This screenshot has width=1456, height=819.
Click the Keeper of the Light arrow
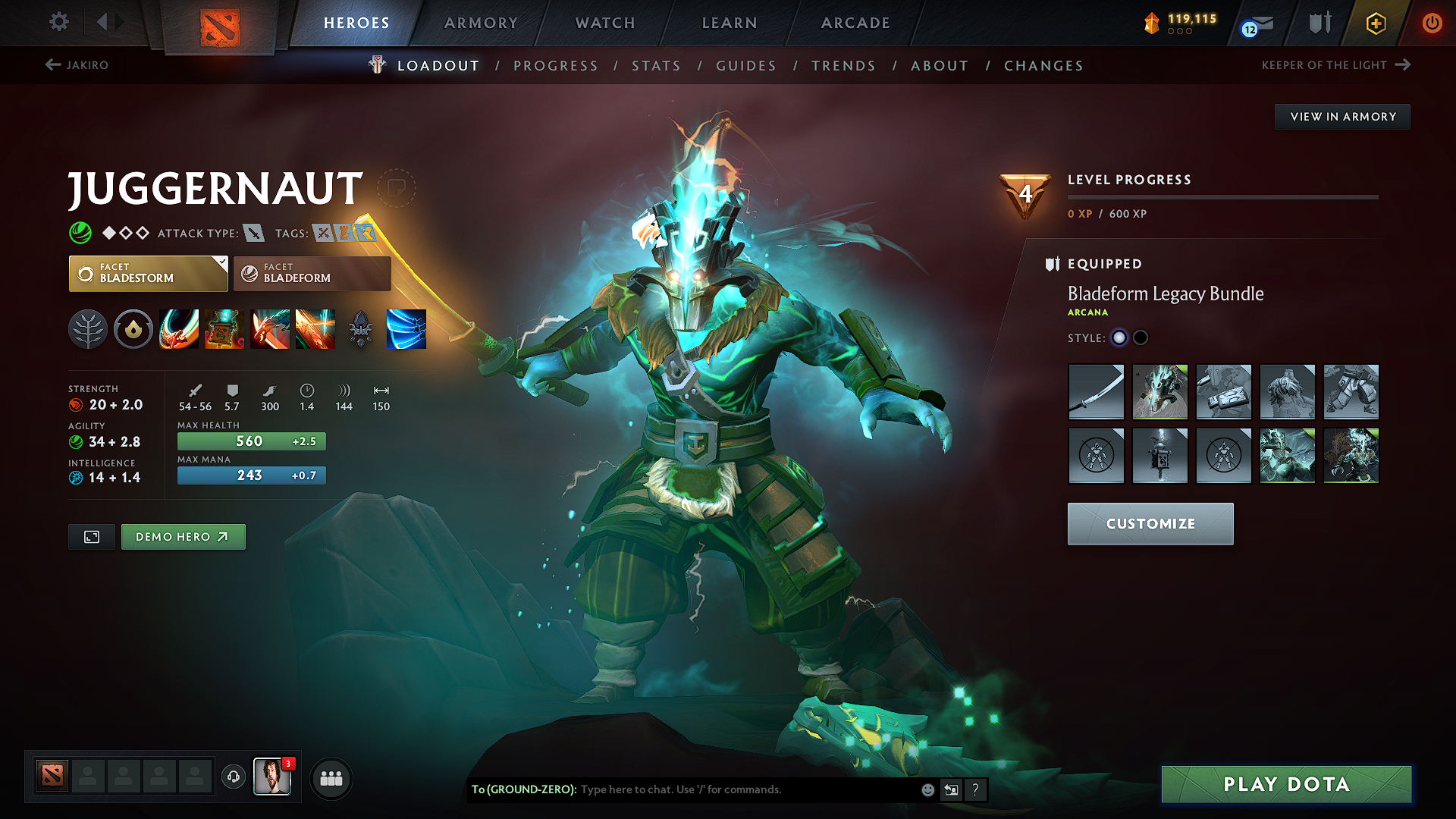pyautogui.click(x=1407, y=64)
